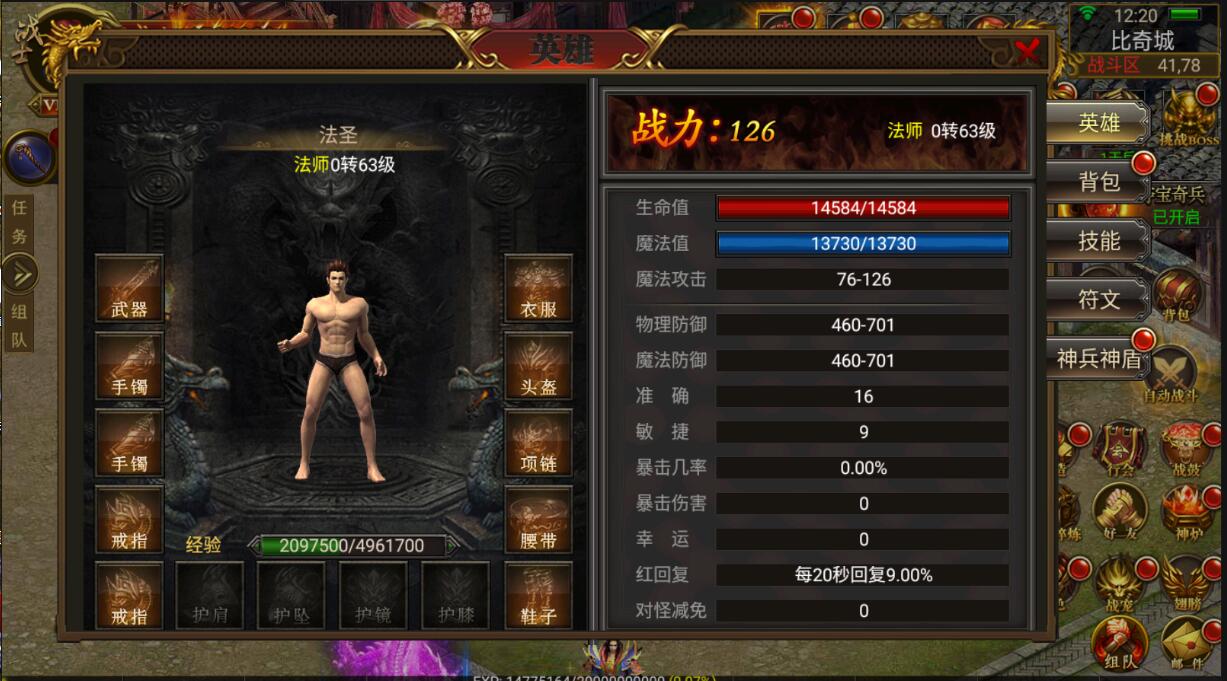Select the 护肩 shoulder slot

click(x=210, y=596)
